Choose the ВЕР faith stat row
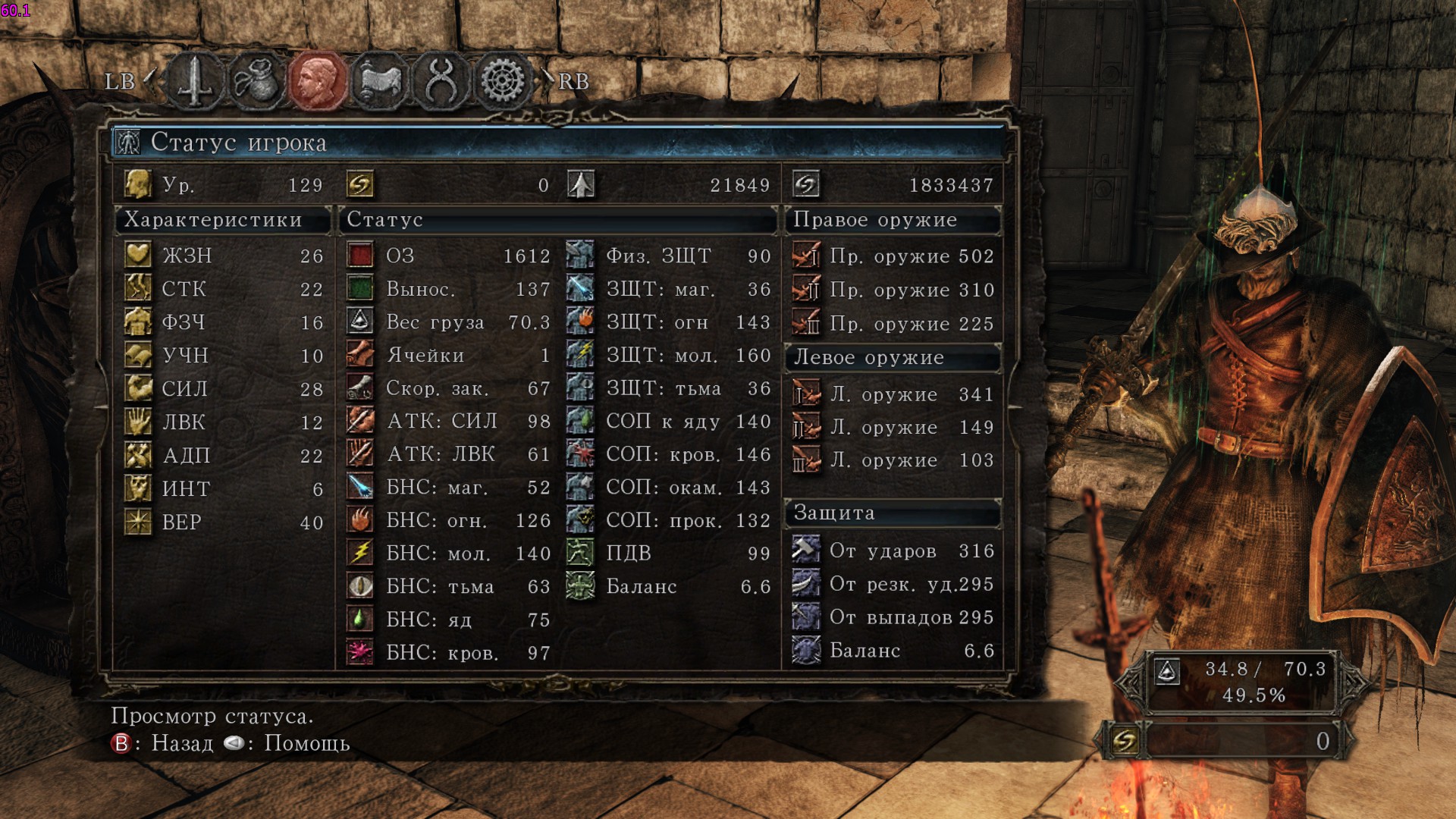This screenshot has width=1456, height=819. [x=224, y=522]
